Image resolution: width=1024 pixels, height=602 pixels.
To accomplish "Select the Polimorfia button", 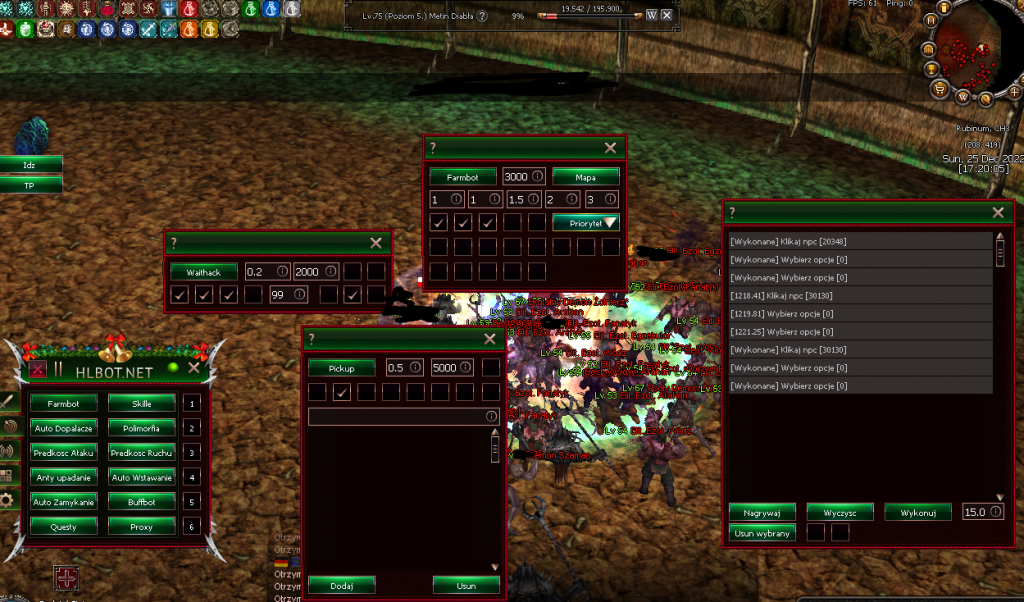I will pyautogui.click(x=142, y=428).
